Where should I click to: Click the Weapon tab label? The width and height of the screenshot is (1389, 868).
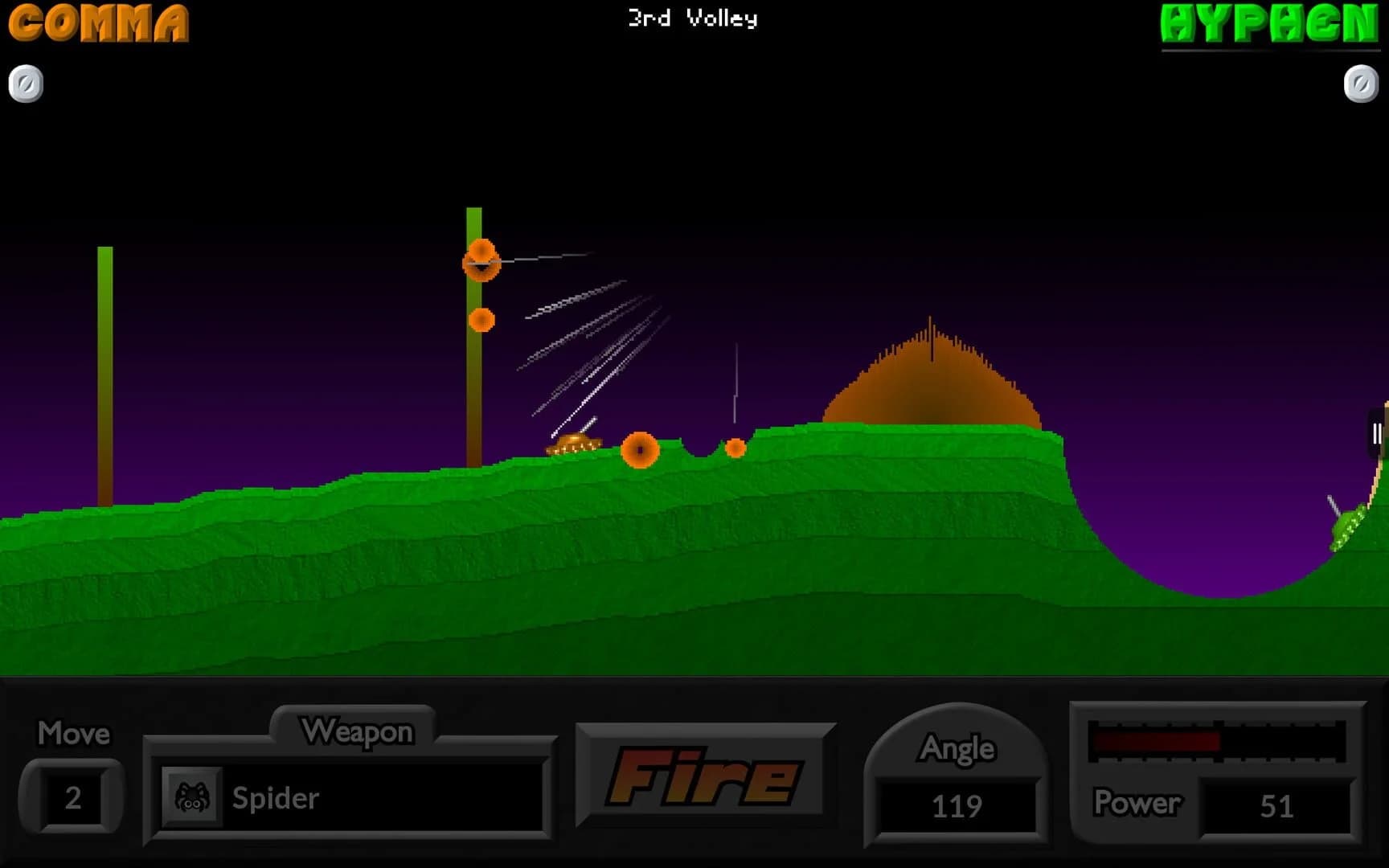(356, 731)
